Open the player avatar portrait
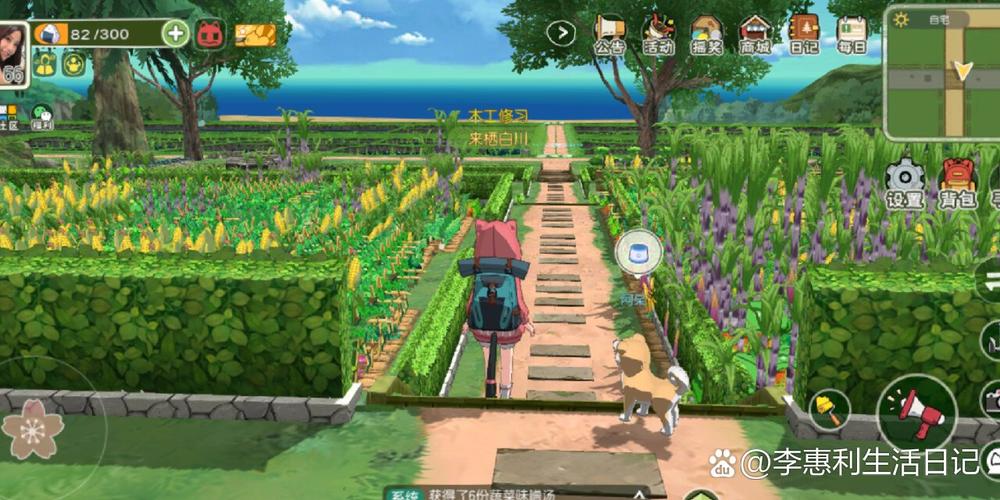The width and height of the screenshot is (1000, 500). point(14,51)
